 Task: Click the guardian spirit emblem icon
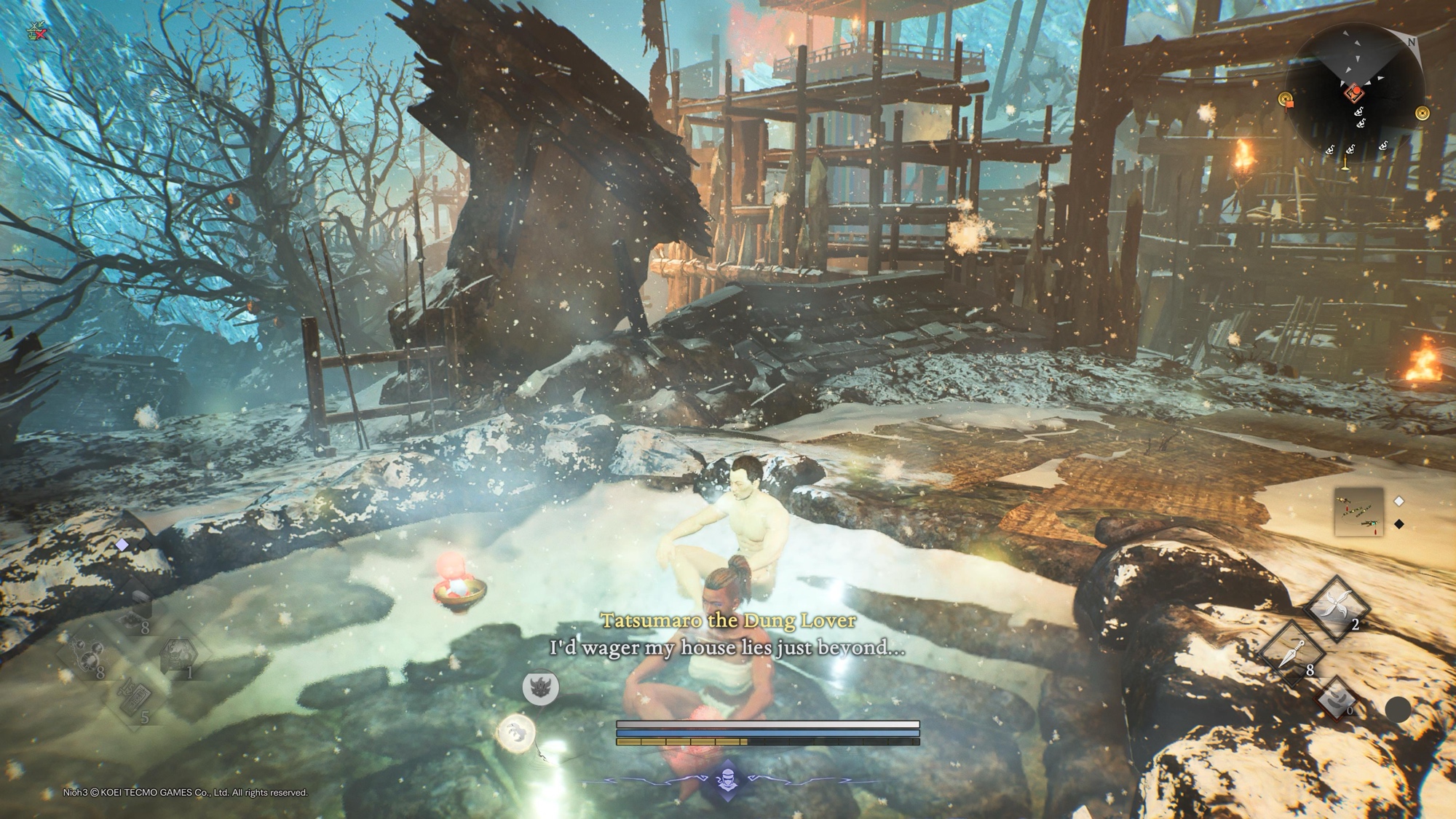540,687
